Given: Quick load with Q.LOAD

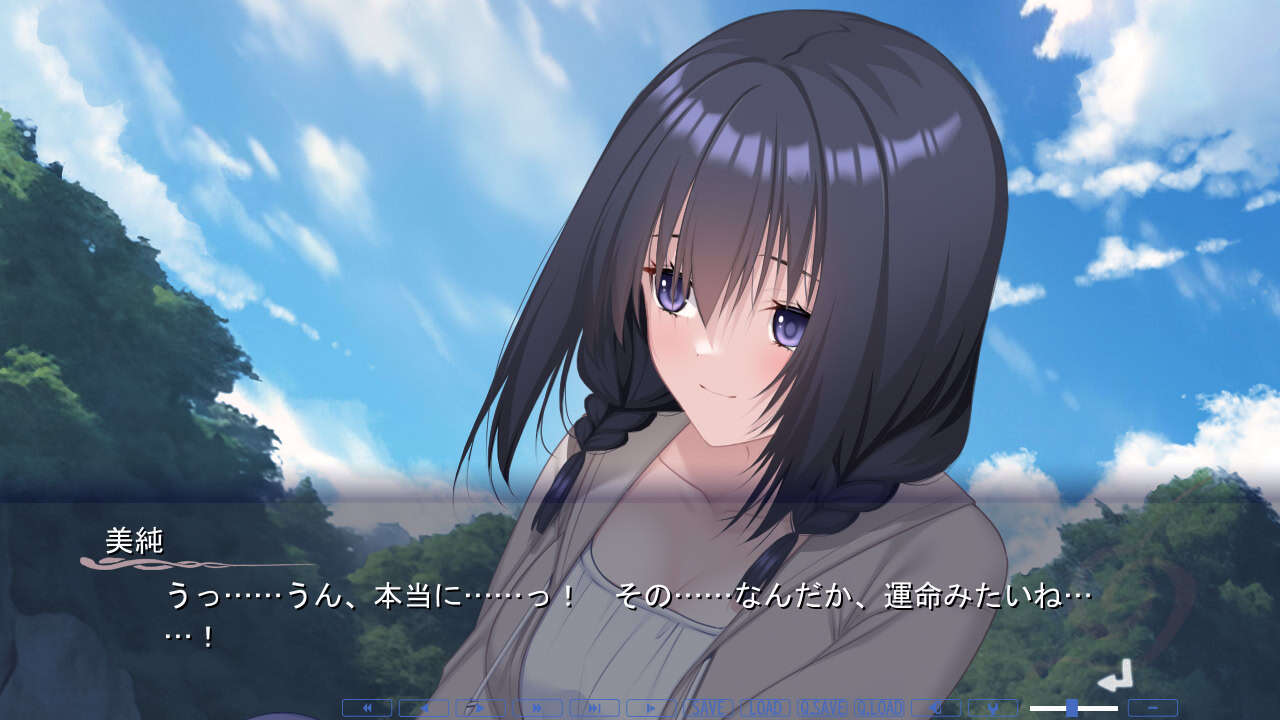Looking at the screenshot, I should [x=879, y=708].
